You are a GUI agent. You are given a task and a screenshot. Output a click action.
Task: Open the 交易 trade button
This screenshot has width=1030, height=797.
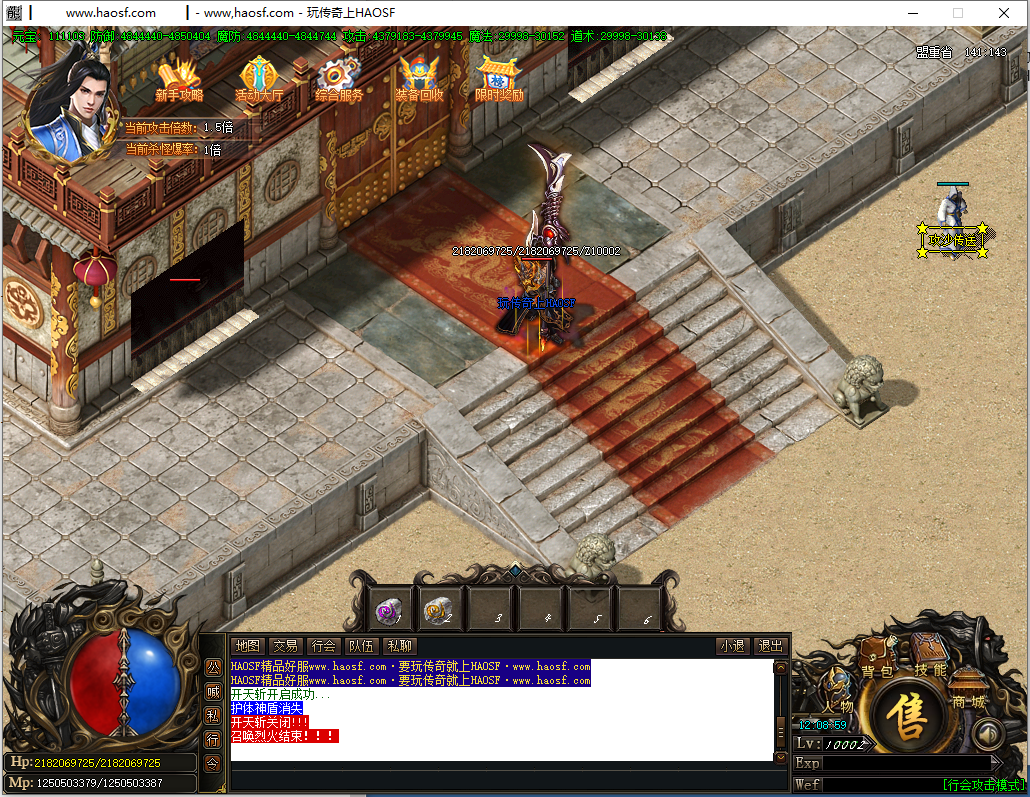pyautogui.click(x=285, y=646)
